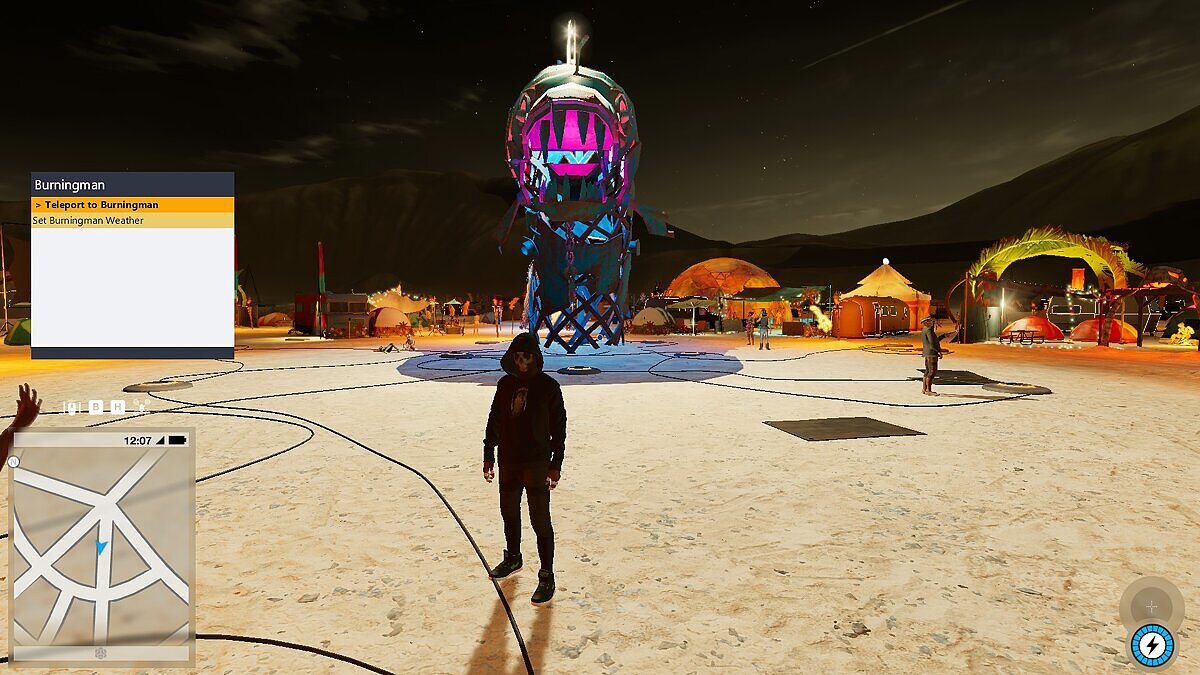Click the emblem icon below the minimap

(x=100, y=654)
